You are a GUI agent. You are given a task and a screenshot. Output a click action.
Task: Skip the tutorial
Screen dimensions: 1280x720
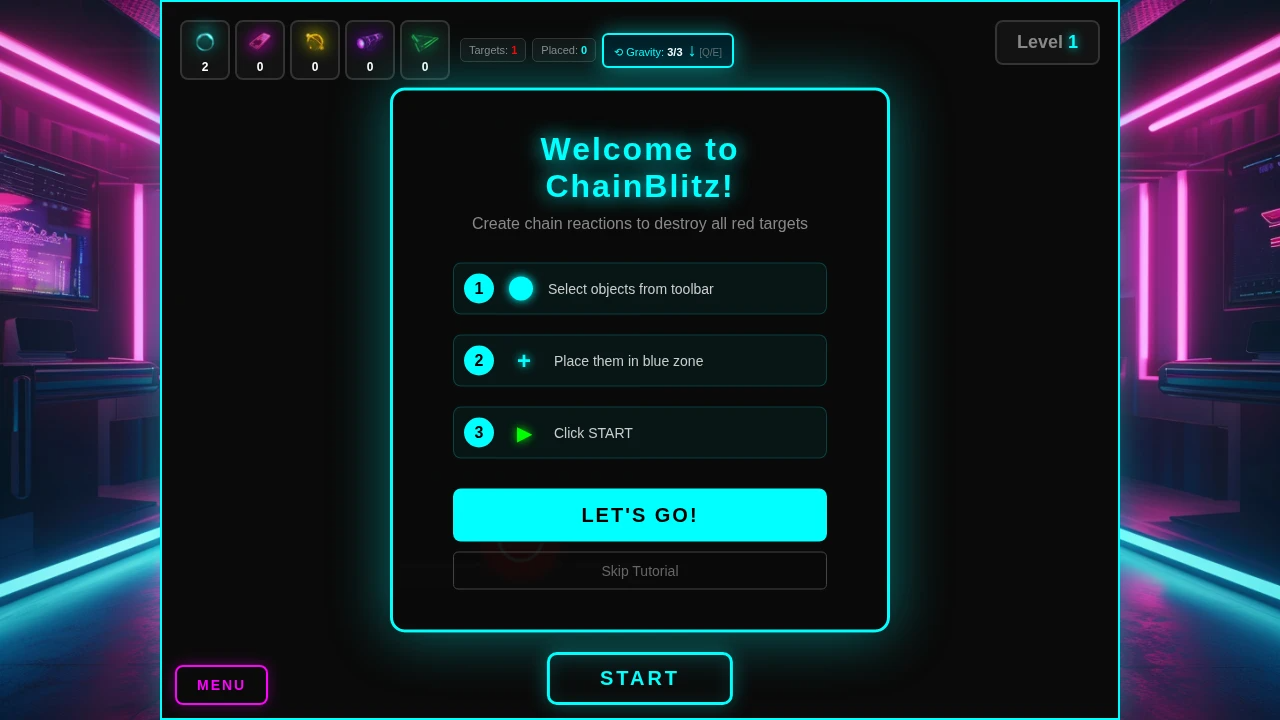640,570
